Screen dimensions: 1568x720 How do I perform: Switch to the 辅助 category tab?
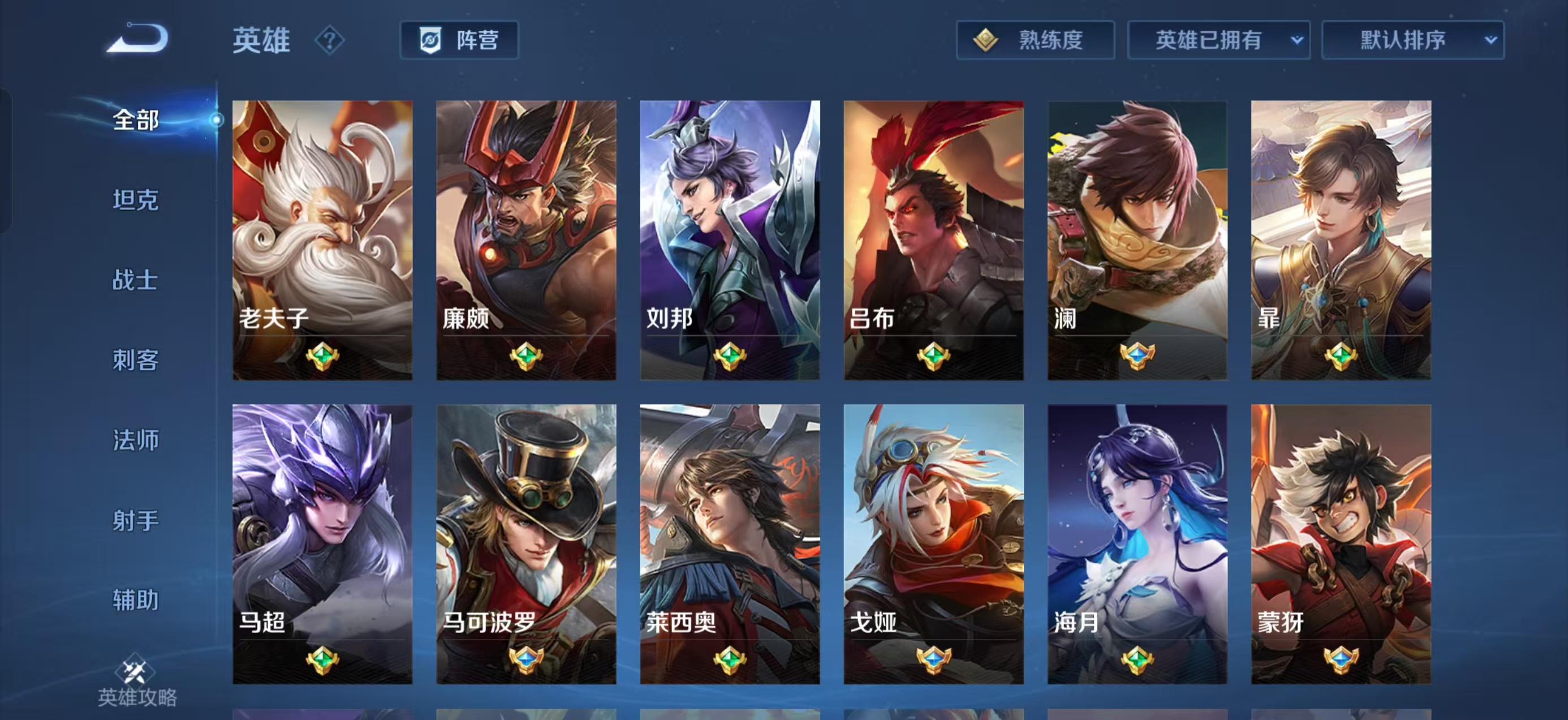tap(135, 601)
